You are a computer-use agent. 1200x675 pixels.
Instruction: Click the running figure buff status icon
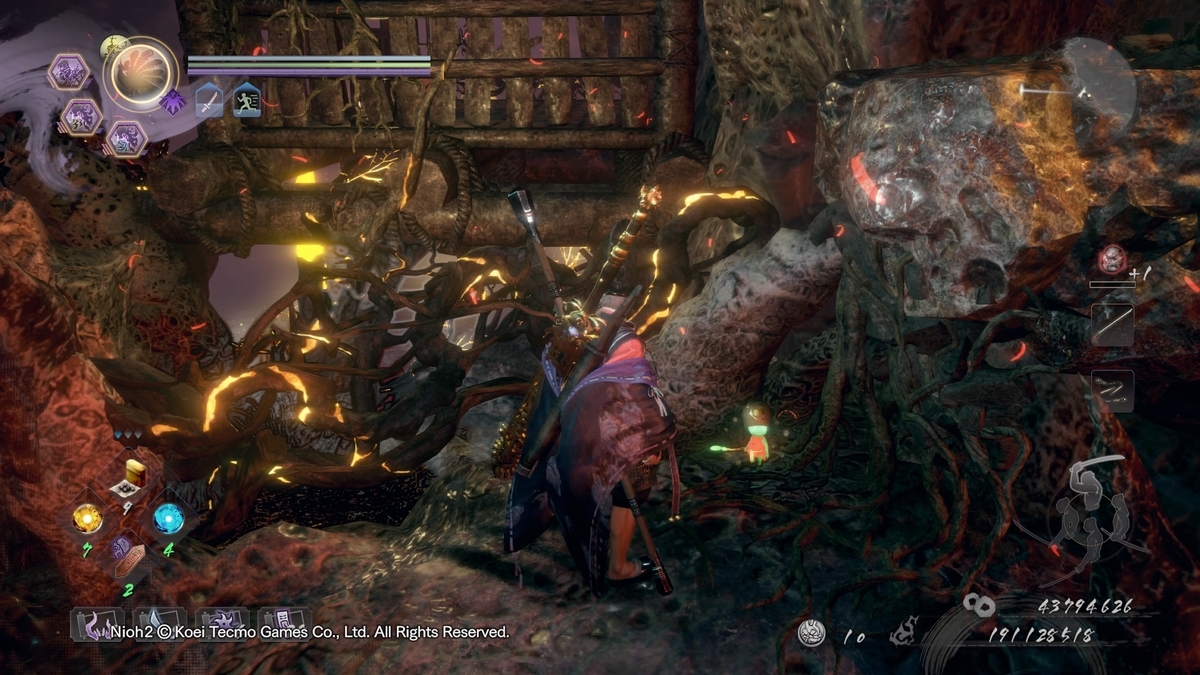point(247,100)
